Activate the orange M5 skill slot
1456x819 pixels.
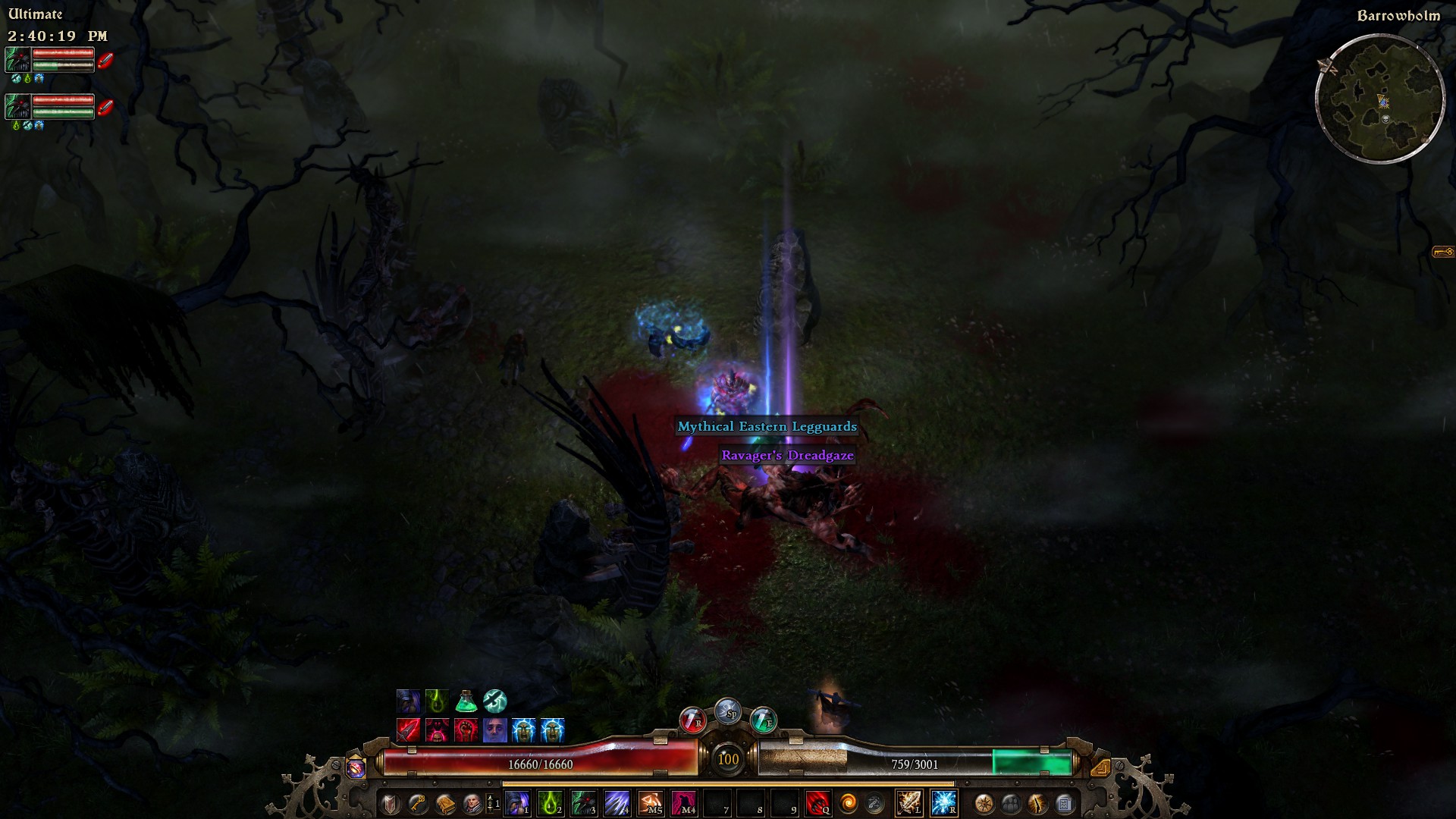point(651,802)
